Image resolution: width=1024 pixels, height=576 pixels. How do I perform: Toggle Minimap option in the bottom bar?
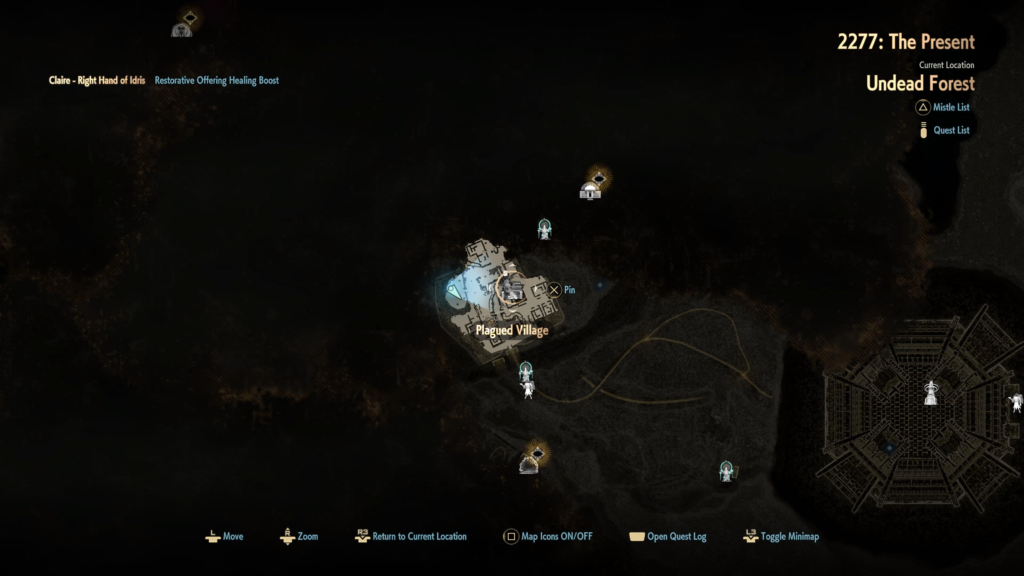coord(781,537)
